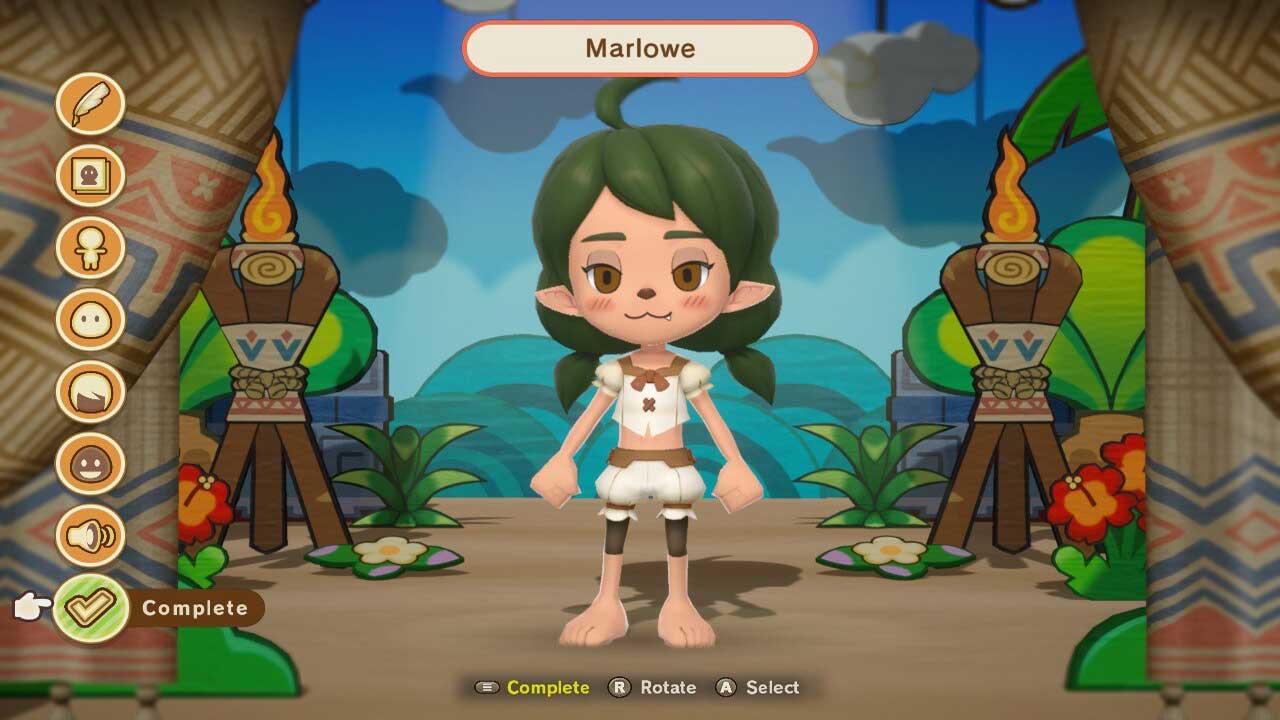The height and width of the screenshot is (720, 1280).
Task: Select the smiling expression option
Action: (x=90, y=464)
